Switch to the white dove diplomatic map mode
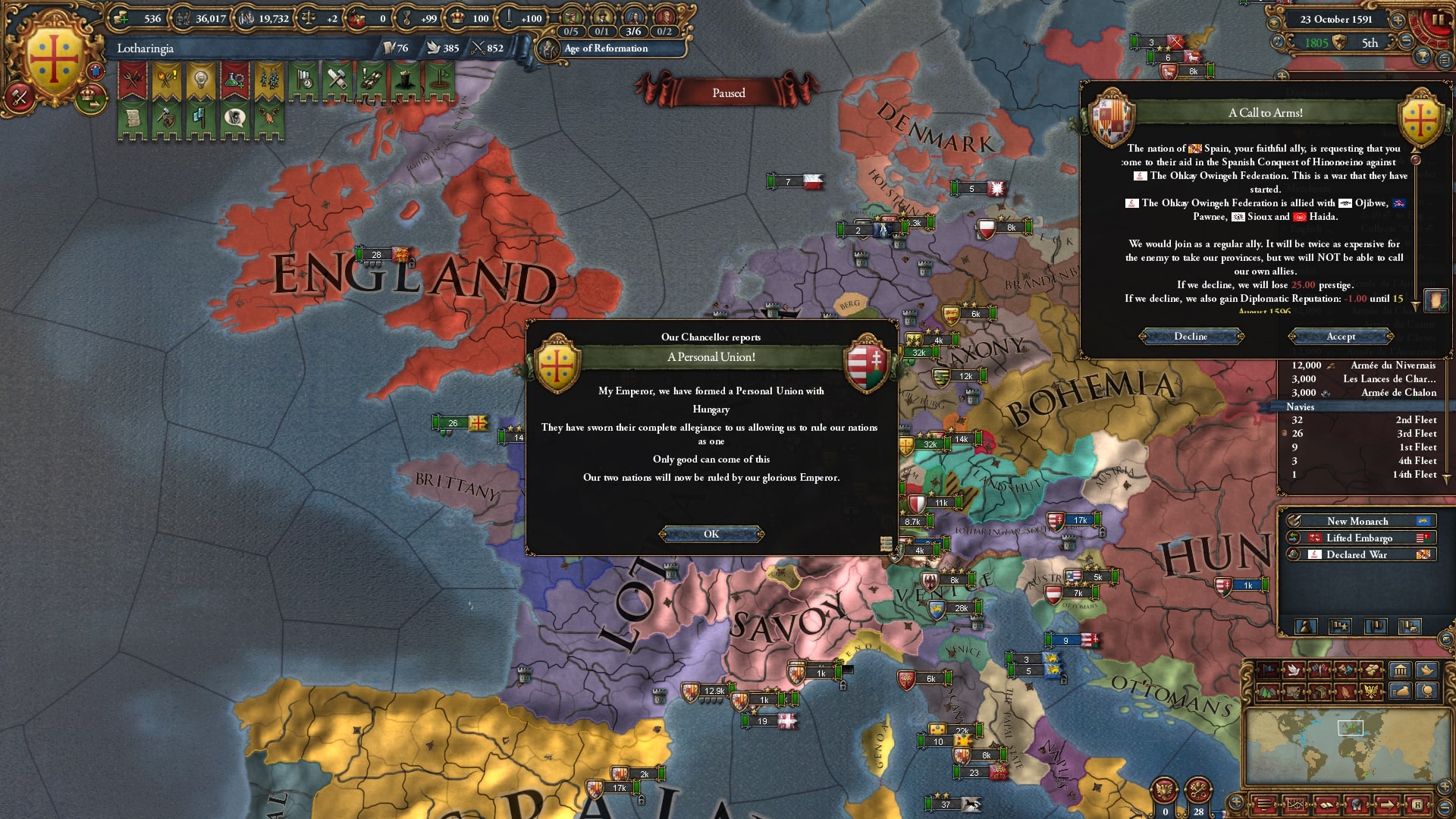 (1293, 670)
